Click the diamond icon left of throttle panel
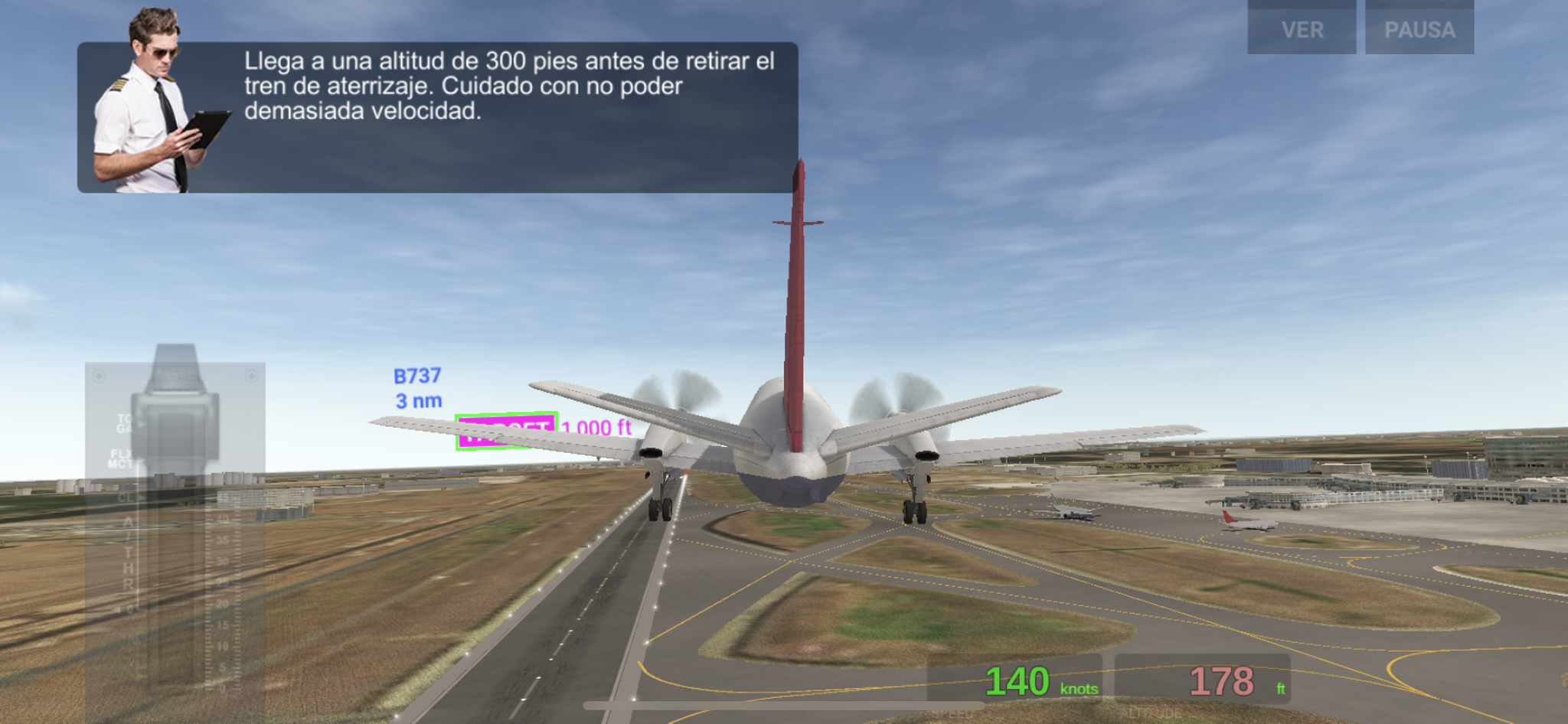 pyautogui.click(x=99, y=377)
